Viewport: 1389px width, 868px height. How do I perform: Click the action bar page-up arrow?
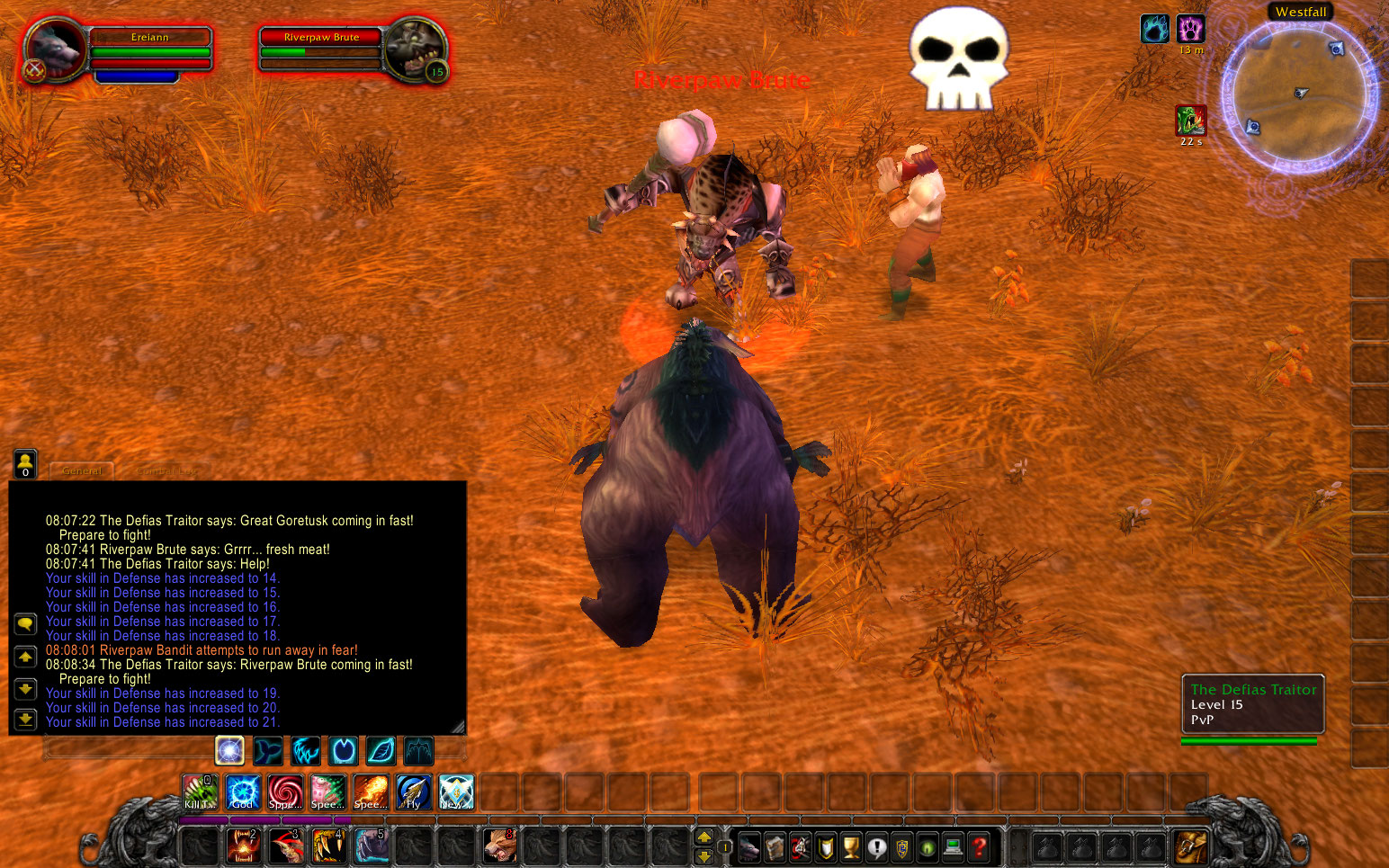point(704,836)
